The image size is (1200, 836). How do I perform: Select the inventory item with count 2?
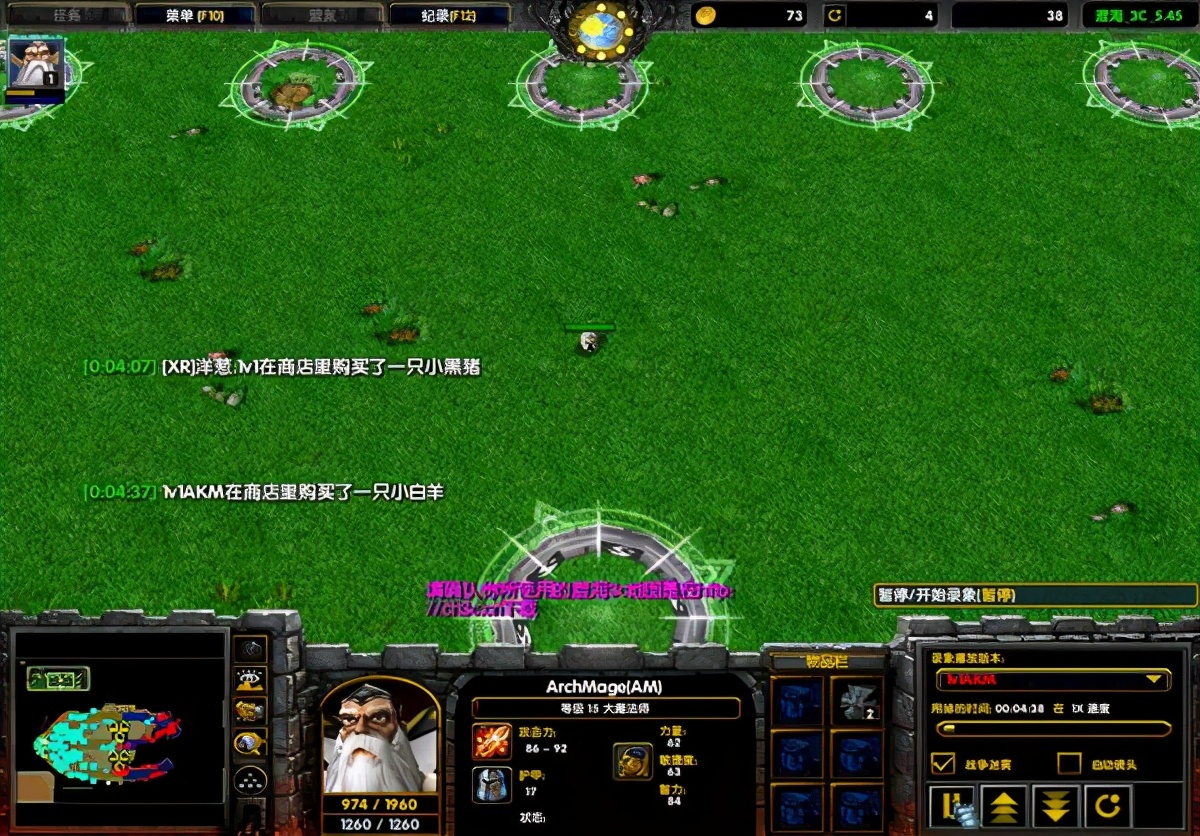coord(855,701)
